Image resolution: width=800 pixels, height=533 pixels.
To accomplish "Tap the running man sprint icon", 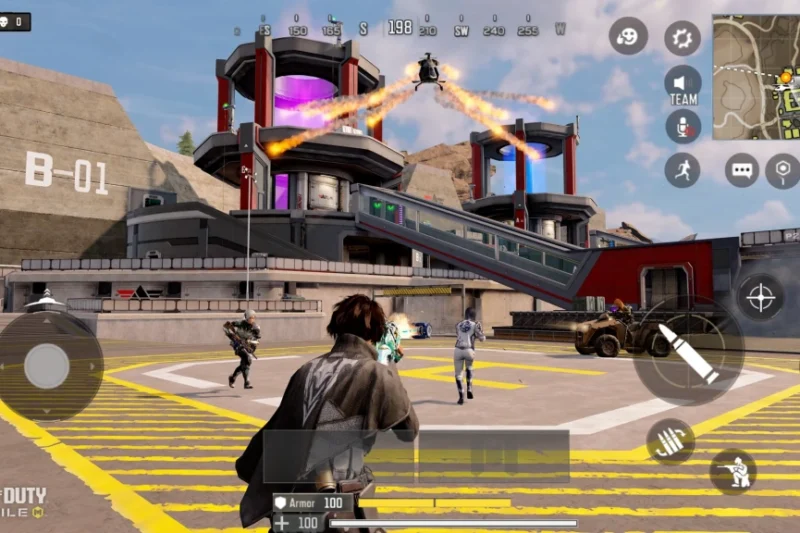I will pos(683,169).
